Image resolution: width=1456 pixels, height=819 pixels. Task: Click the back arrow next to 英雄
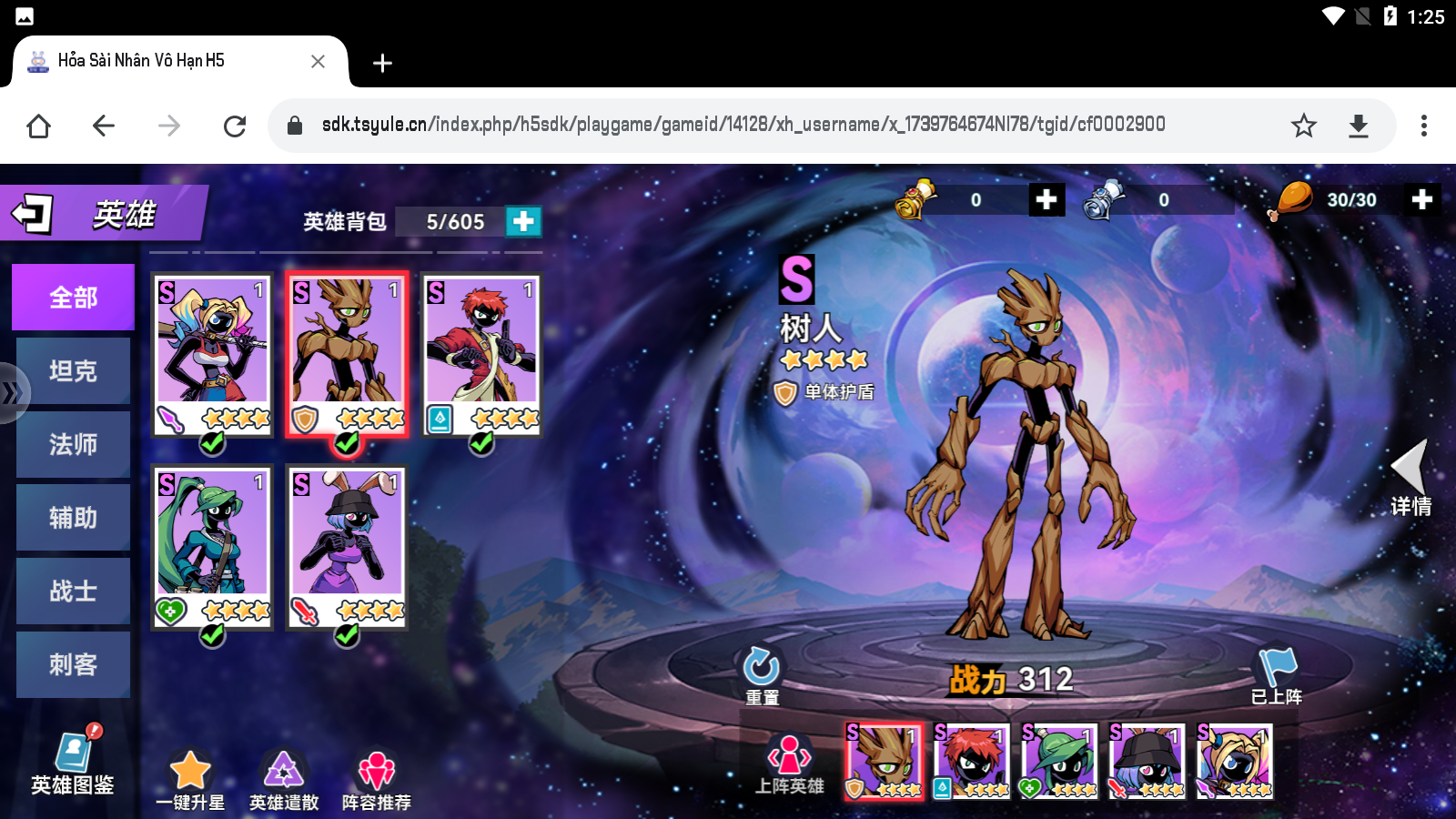point(30,212)
